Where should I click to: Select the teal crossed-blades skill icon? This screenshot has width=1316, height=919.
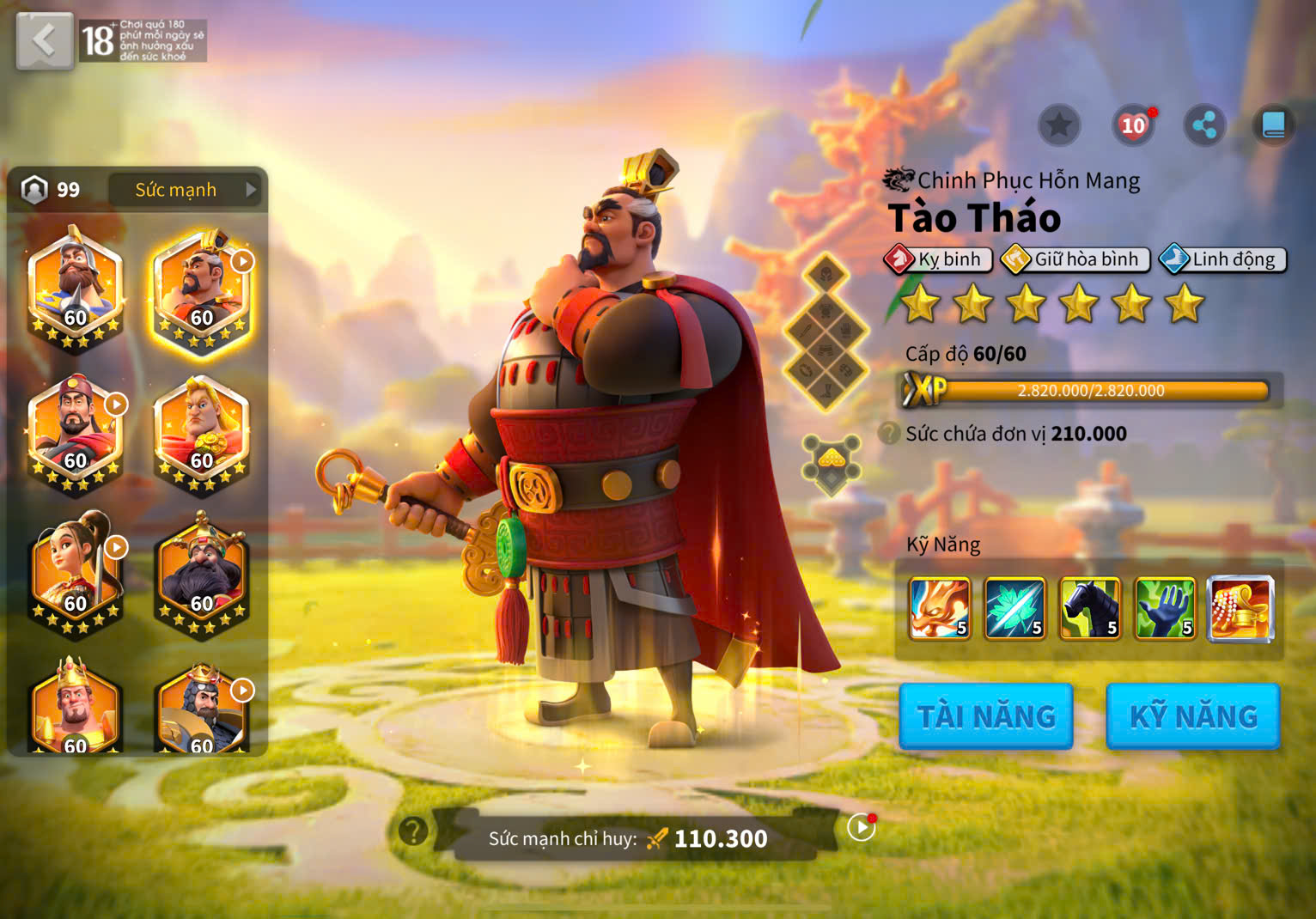(1014, 609)
